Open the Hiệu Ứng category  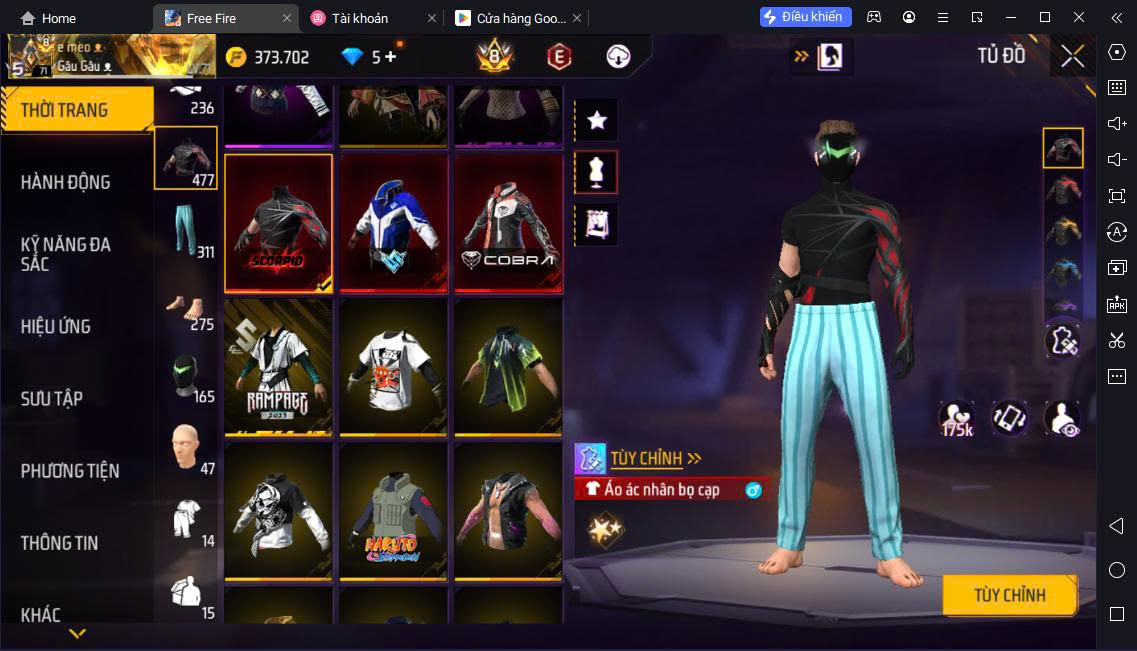click(x=56, y=326)
